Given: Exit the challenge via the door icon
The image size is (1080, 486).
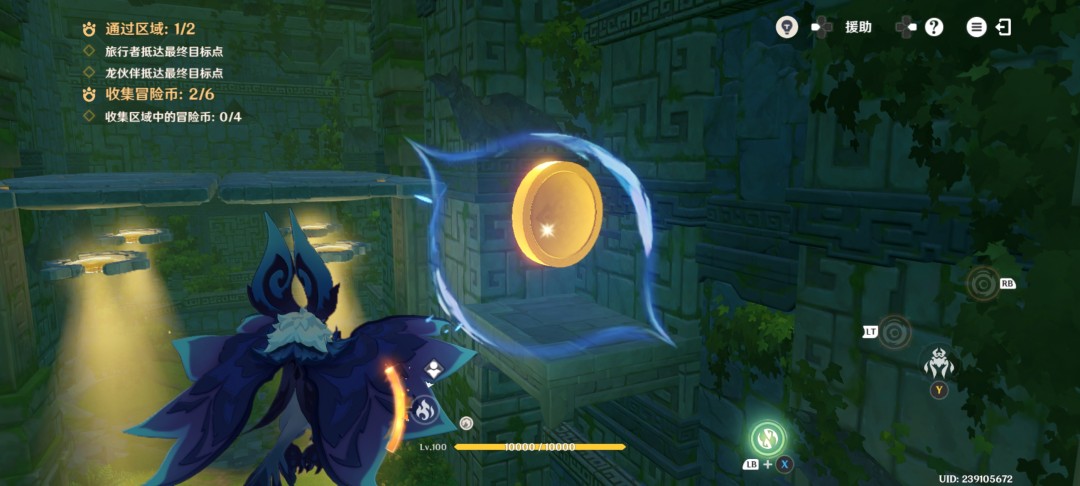Looking at the screenshot, I should tap(1003, 27).
